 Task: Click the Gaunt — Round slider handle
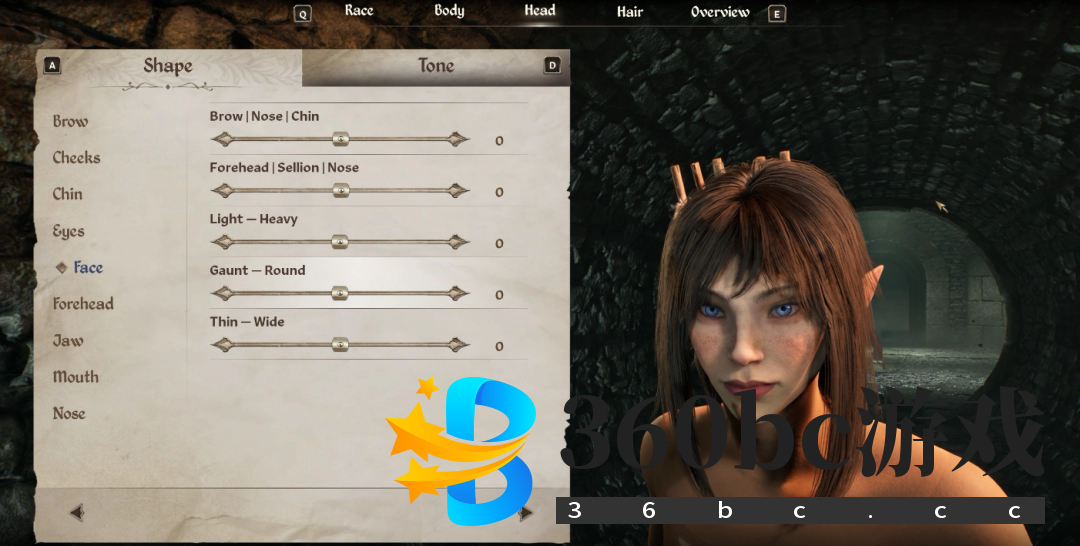(x=340, y=293)
